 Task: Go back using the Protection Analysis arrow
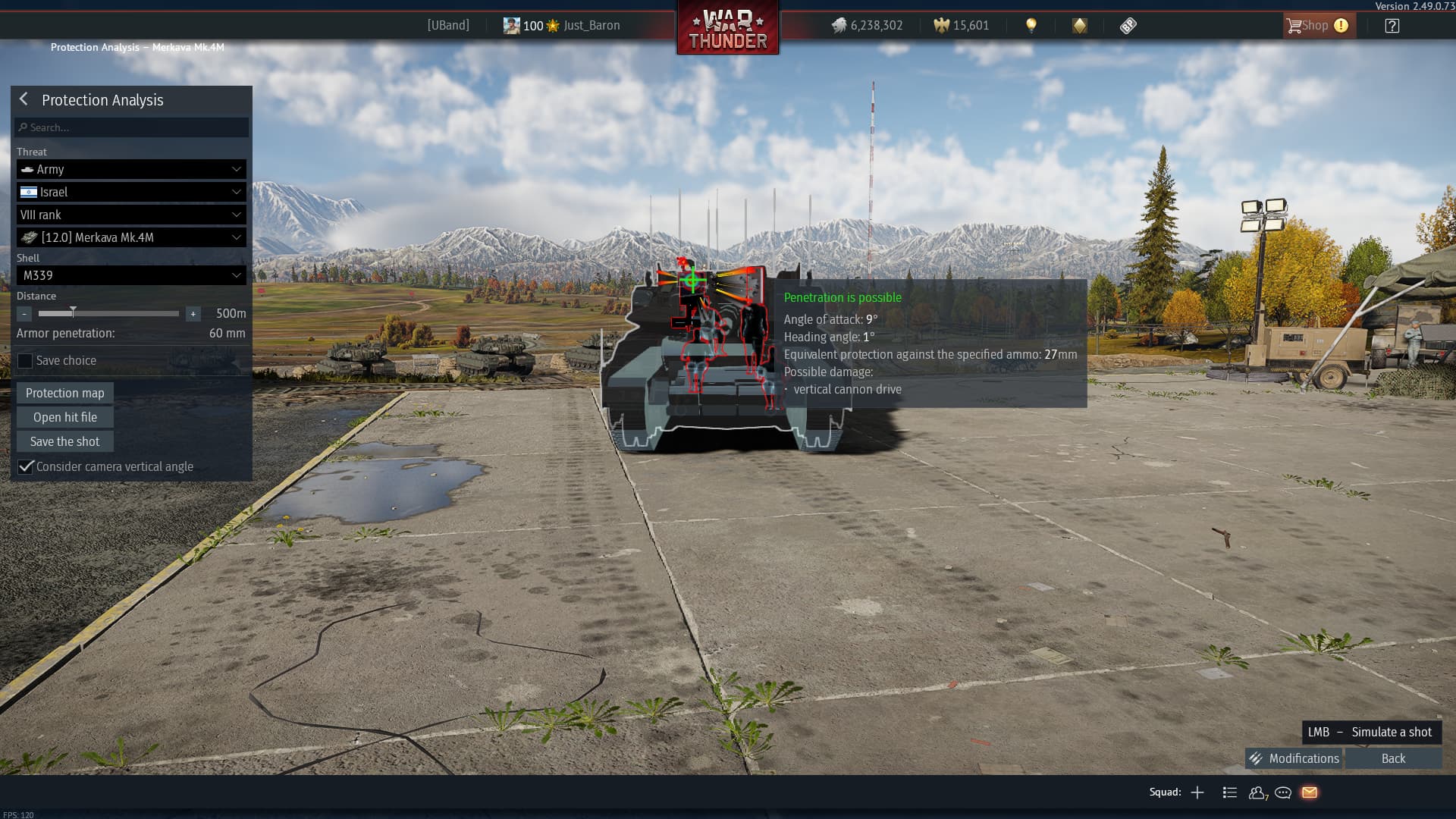24,99
